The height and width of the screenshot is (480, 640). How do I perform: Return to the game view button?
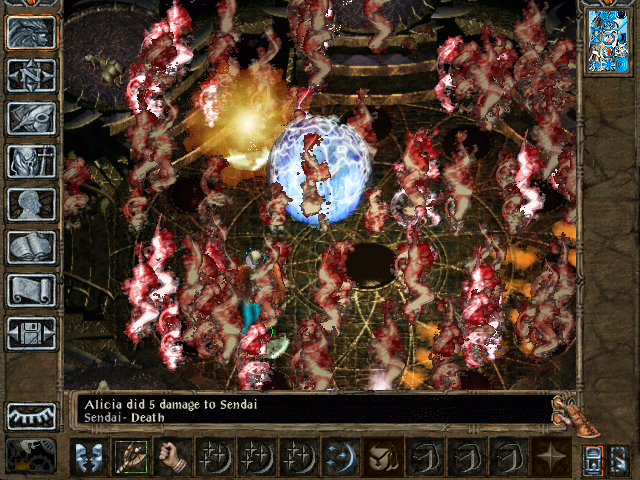point(32,32)
